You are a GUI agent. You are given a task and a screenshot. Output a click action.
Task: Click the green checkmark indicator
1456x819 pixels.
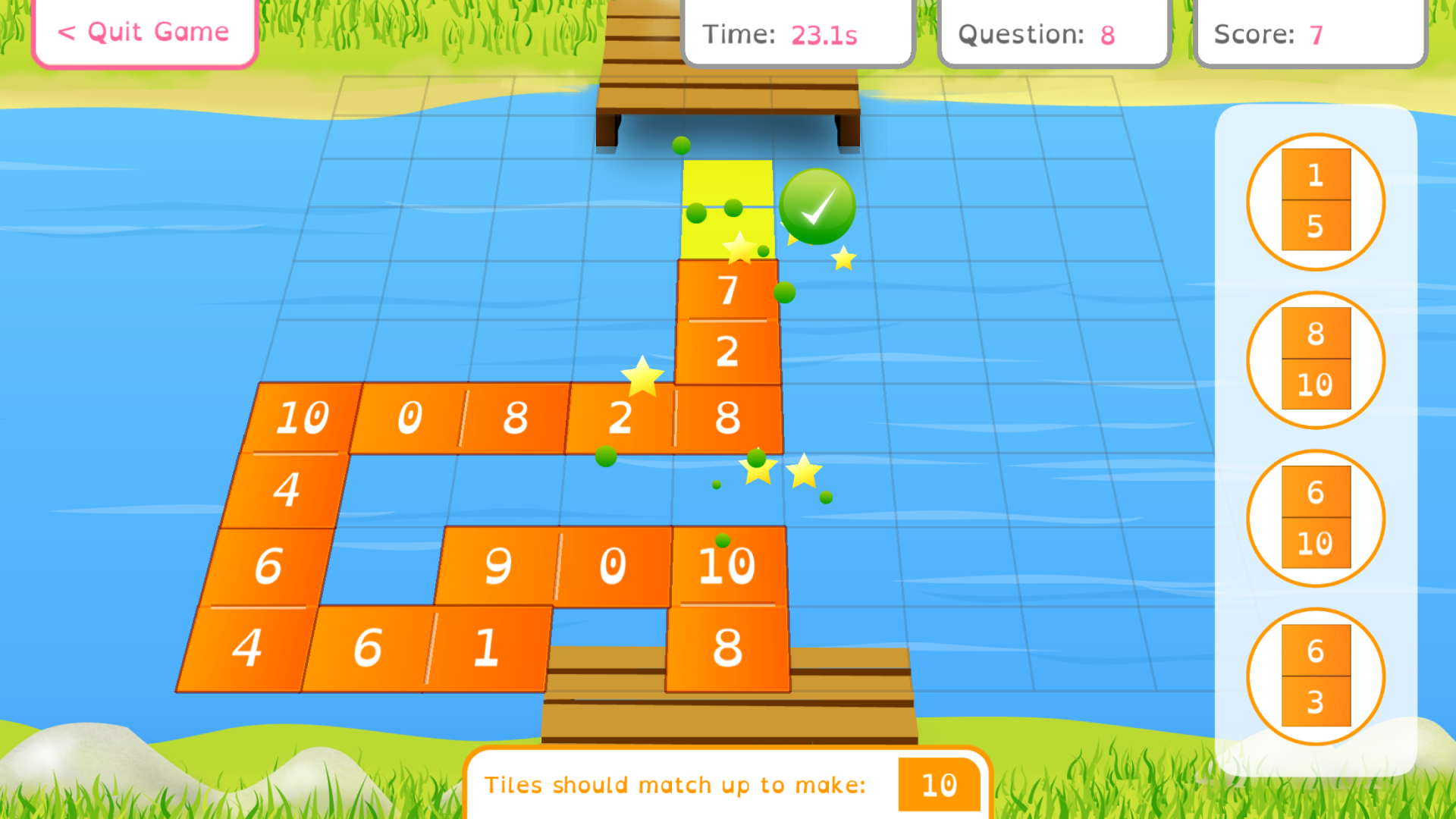point(817,206)
